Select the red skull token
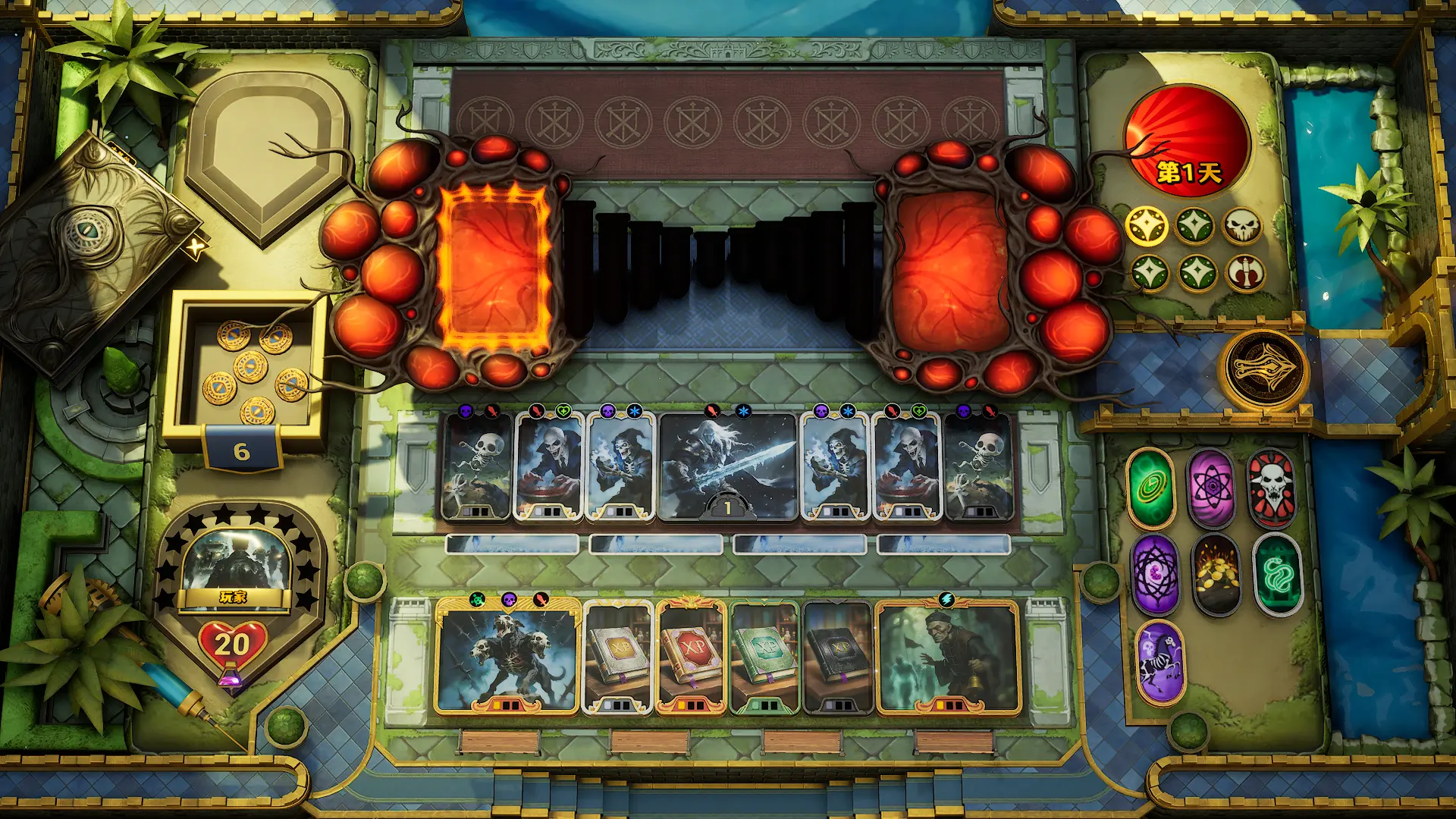 pos(1272,488)
